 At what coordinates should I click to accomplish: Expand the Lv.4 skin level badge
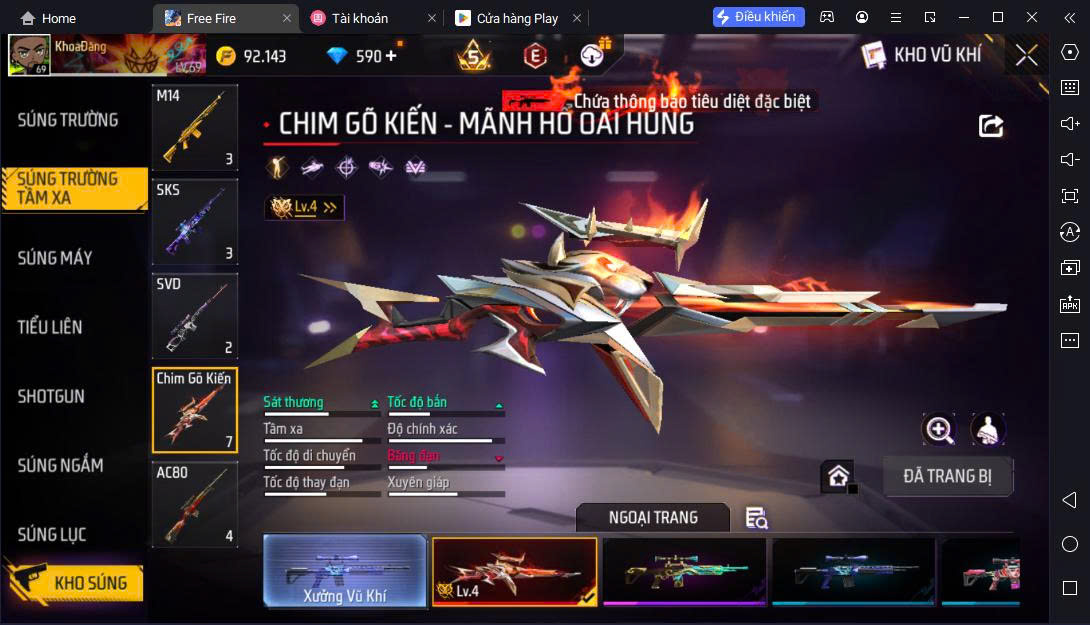[304, 207]
